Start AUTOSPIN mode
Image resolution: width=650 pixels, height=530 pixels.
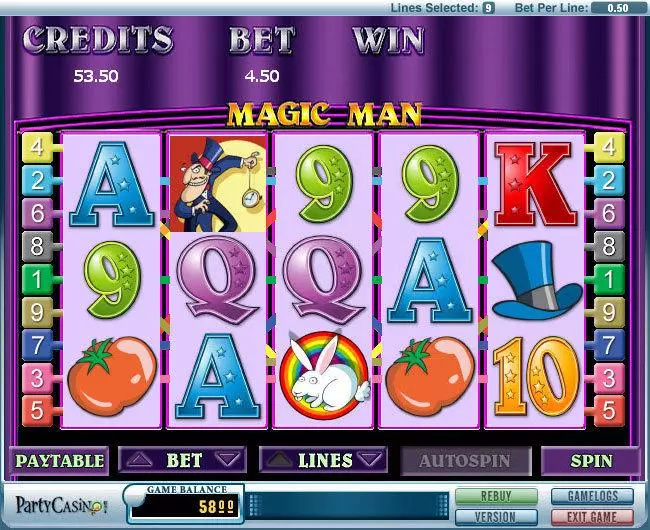(464, 461)
